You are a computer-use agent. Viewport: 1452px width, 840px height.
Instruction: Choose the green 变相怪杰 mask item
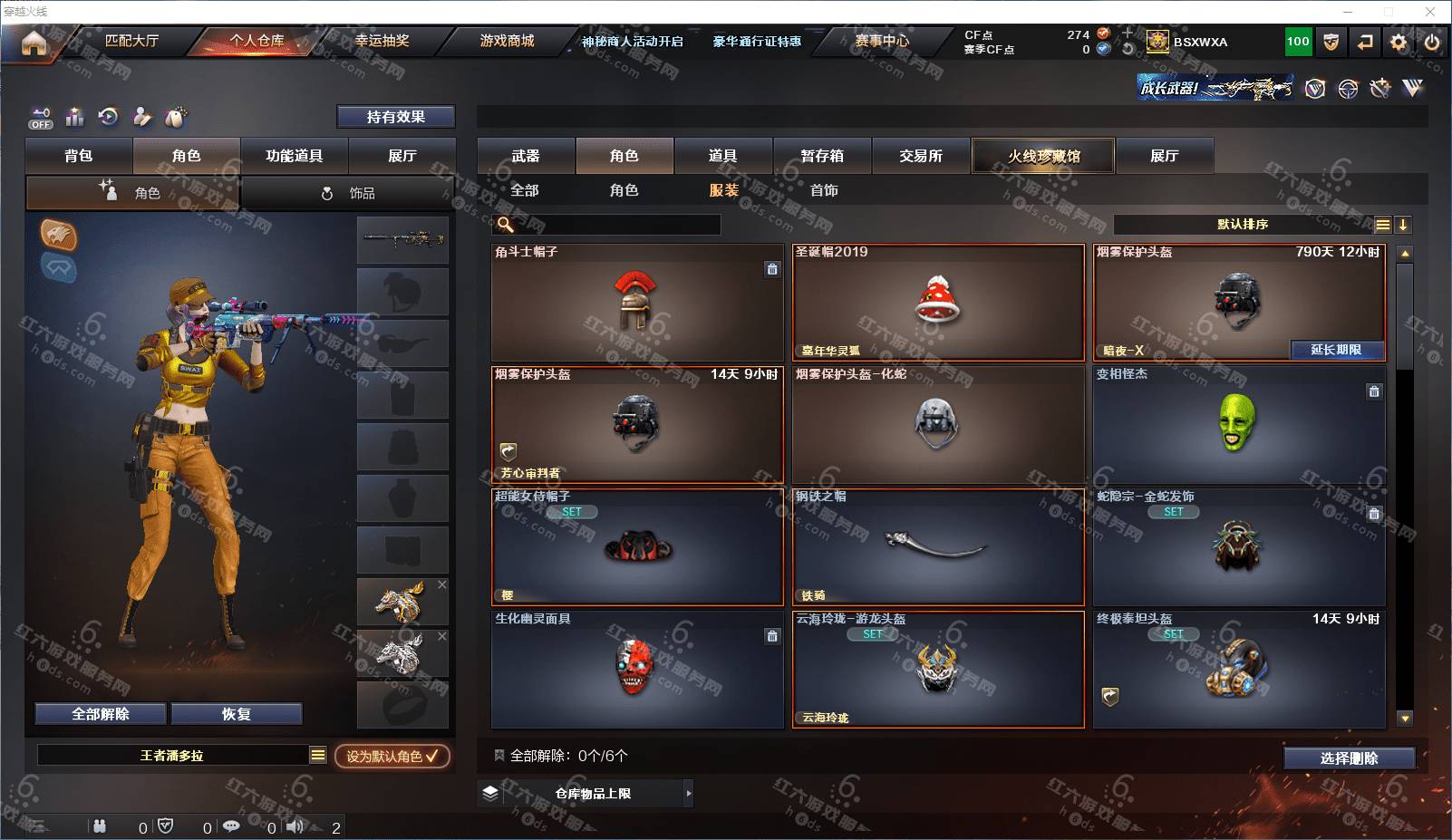click(x=1238, y=424)
